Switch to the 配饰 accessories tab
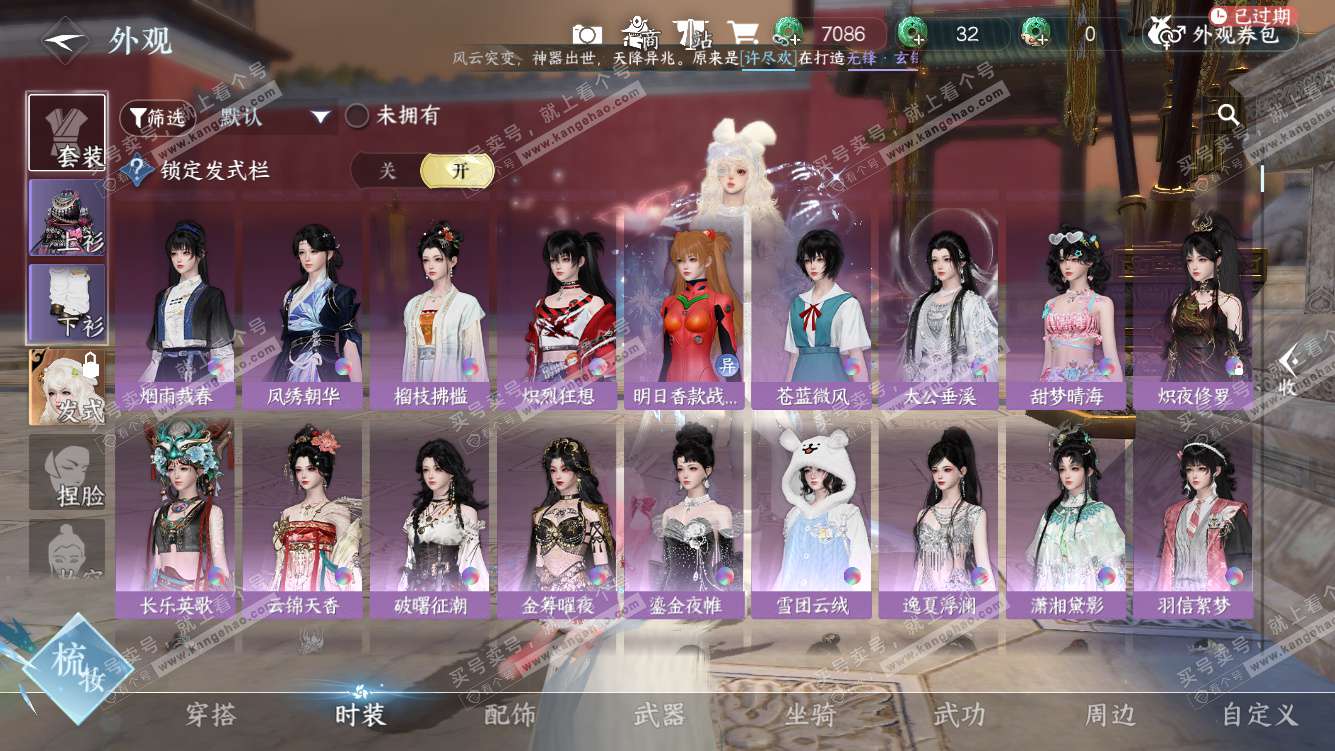 (510, 715)
